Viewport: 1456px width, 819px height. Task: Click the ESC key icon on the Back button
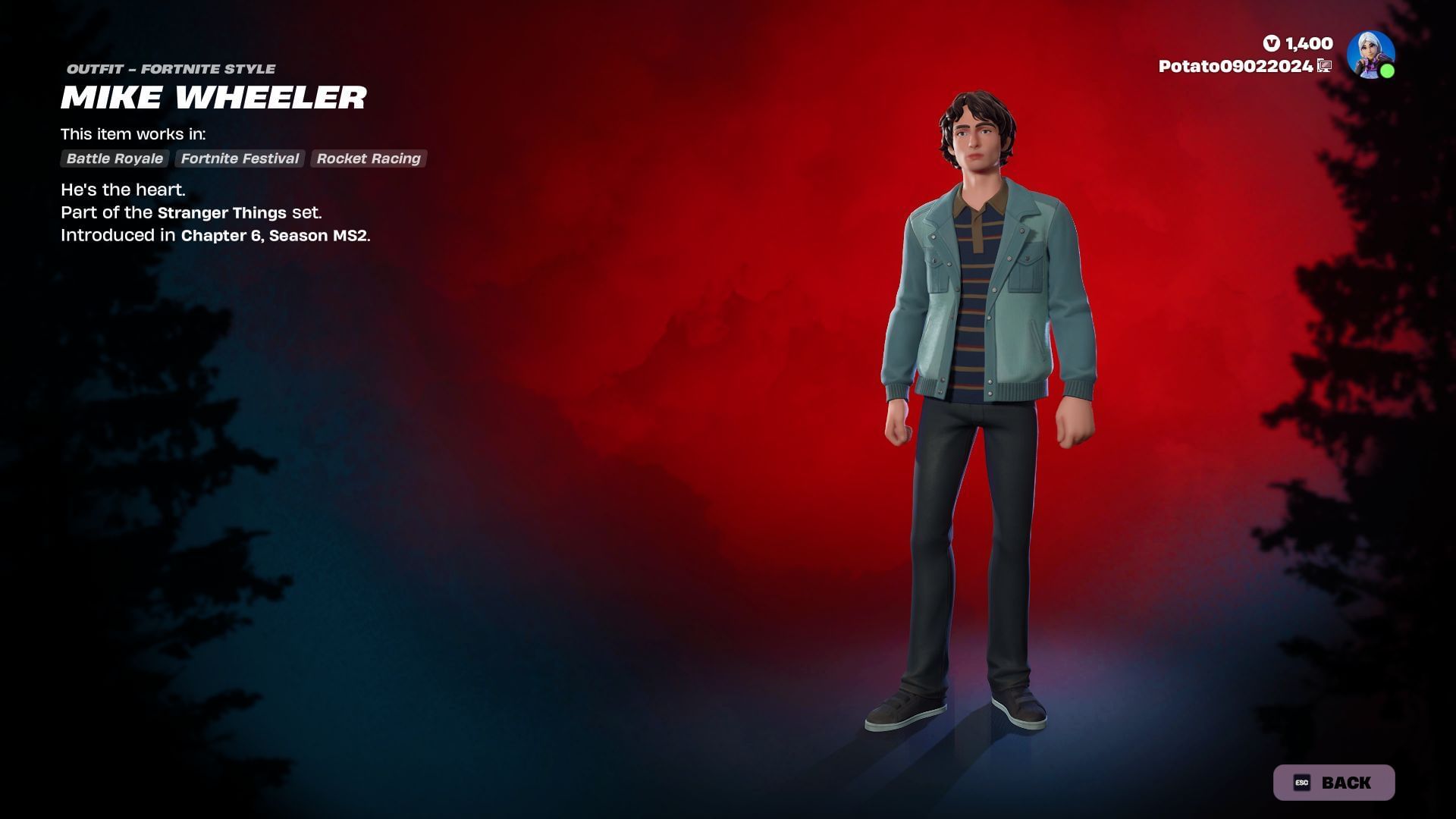point(1303,782)
